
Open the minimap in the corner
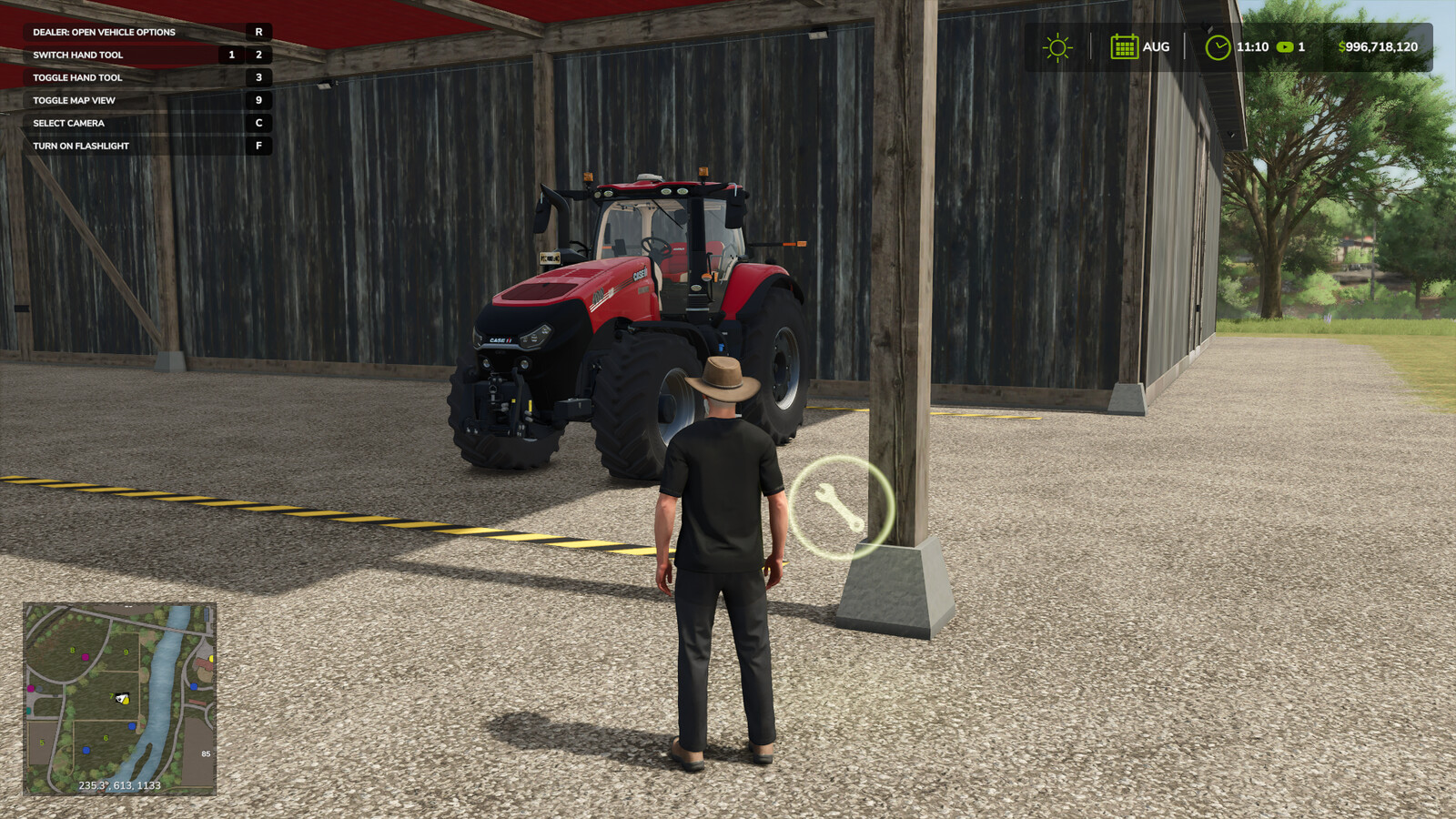tap(119, 699)
